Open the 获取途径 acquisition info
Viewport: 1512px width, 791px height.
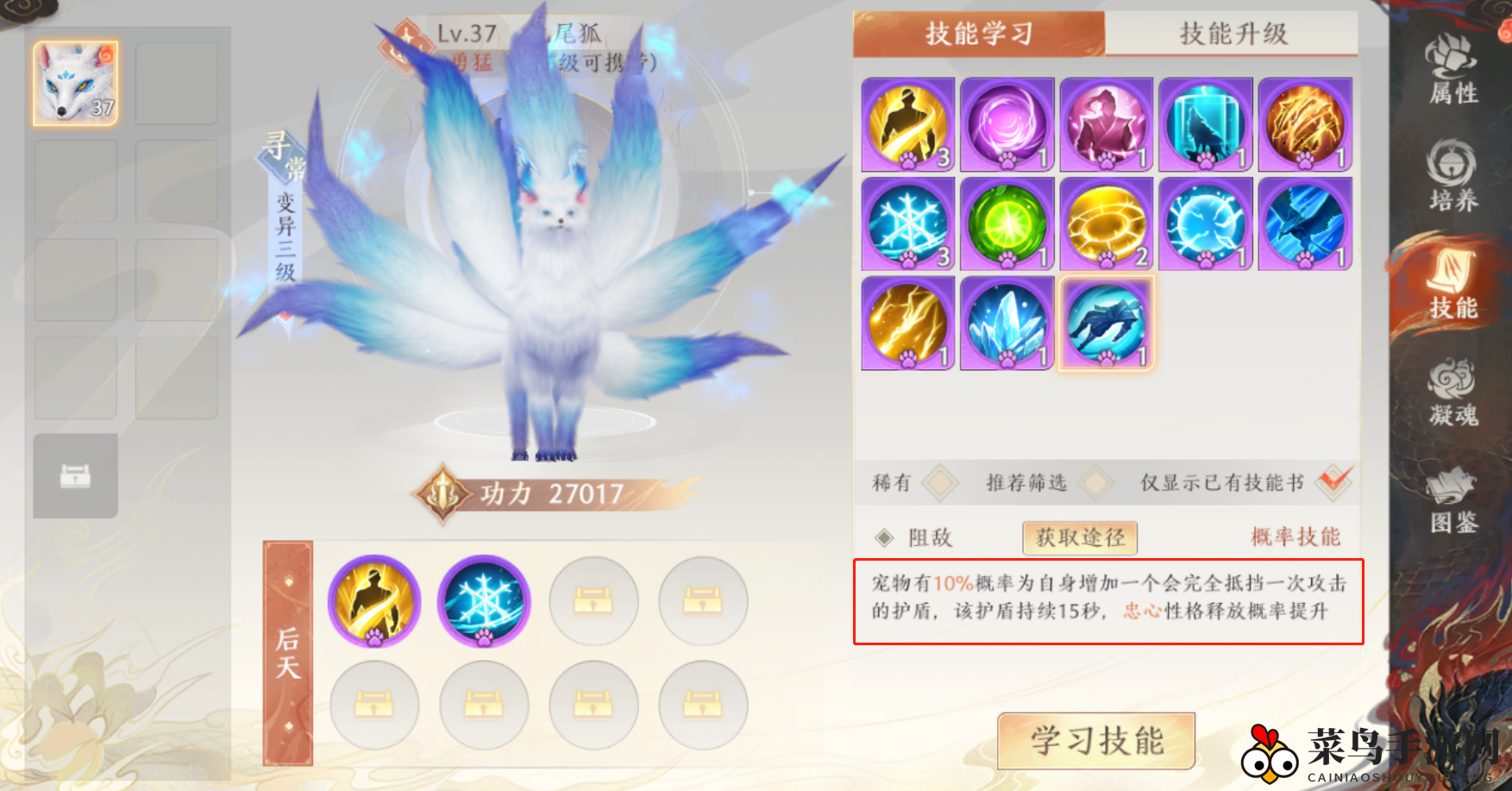(x=1079, y=537)
